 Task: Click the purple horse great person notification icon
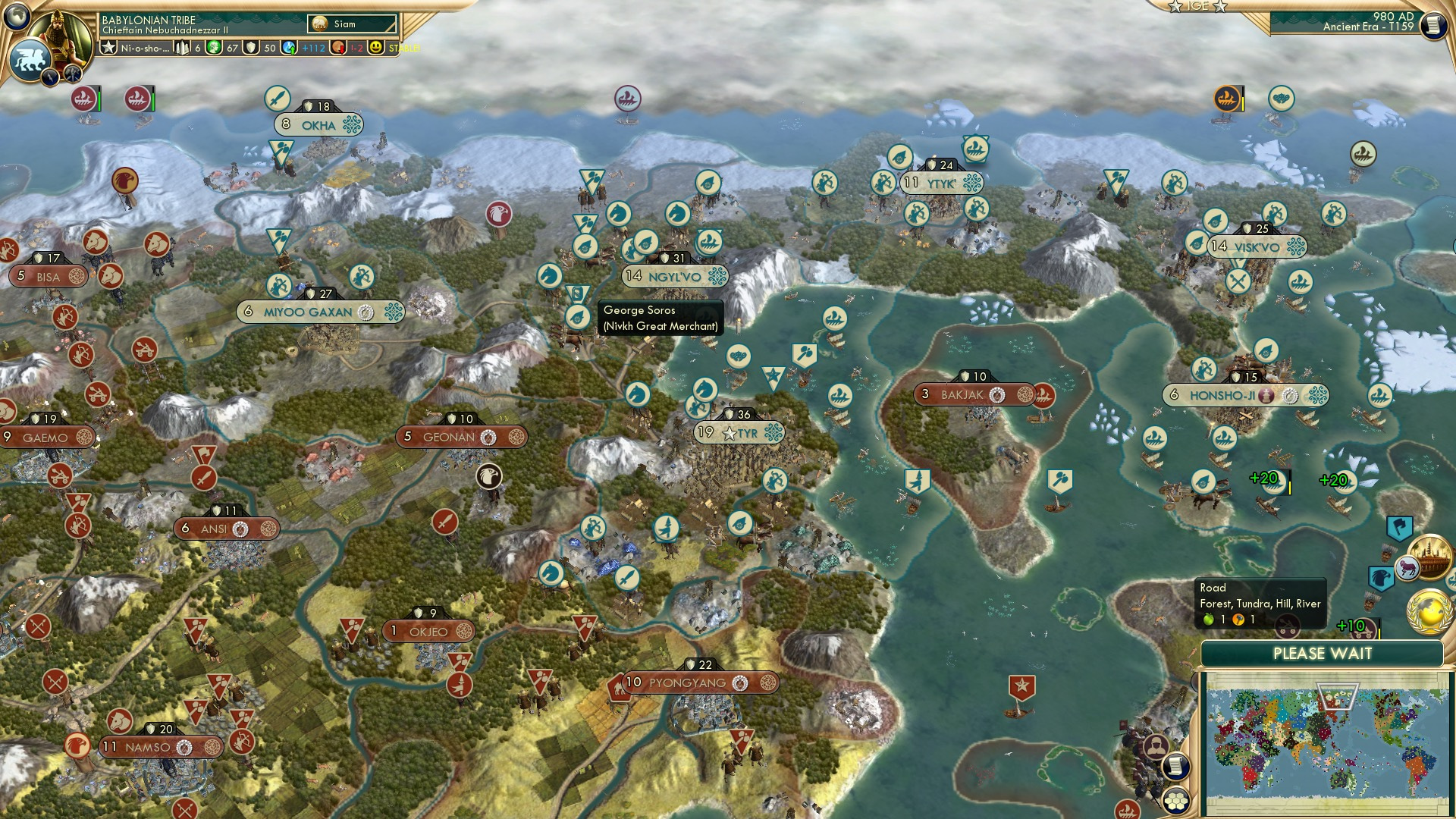pos(1407,567)
